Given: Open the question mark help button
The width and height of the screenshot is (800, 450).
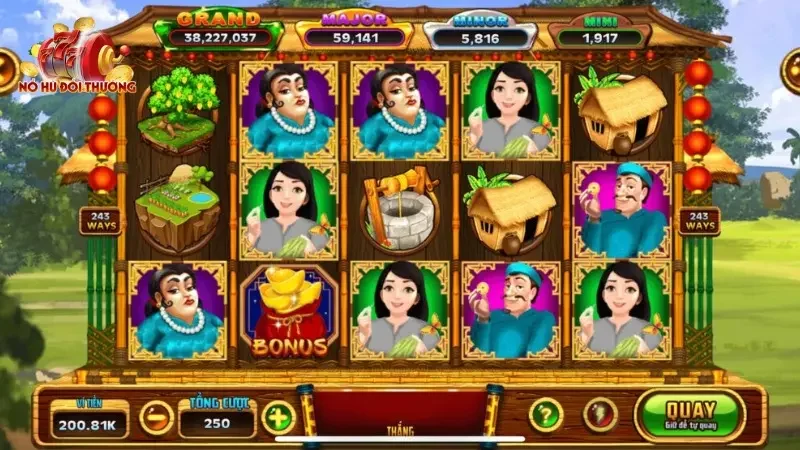Looking at the screenshot, I should tap(545, 414).
